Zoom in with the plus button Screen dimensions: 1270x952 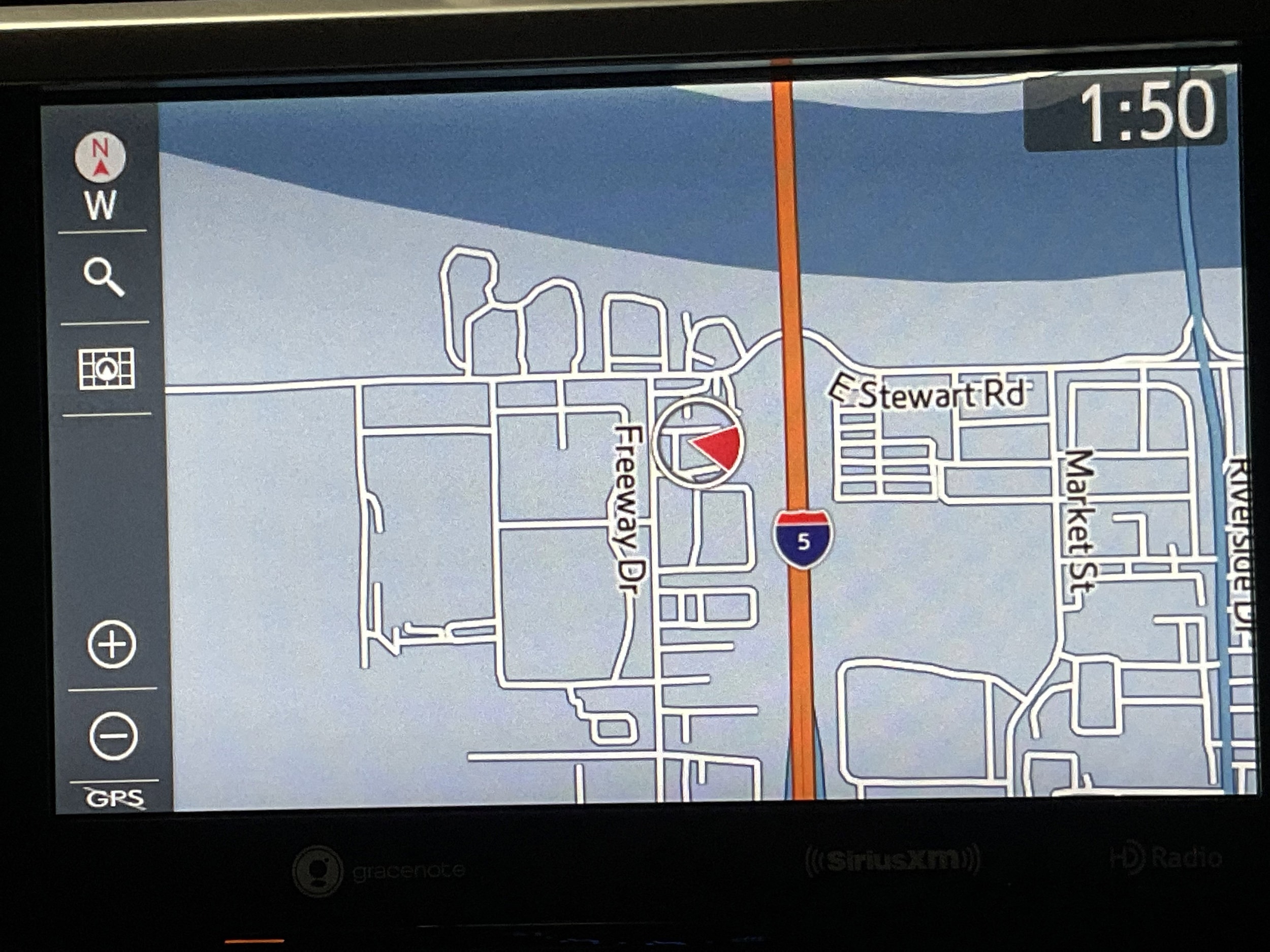point(111,644)
